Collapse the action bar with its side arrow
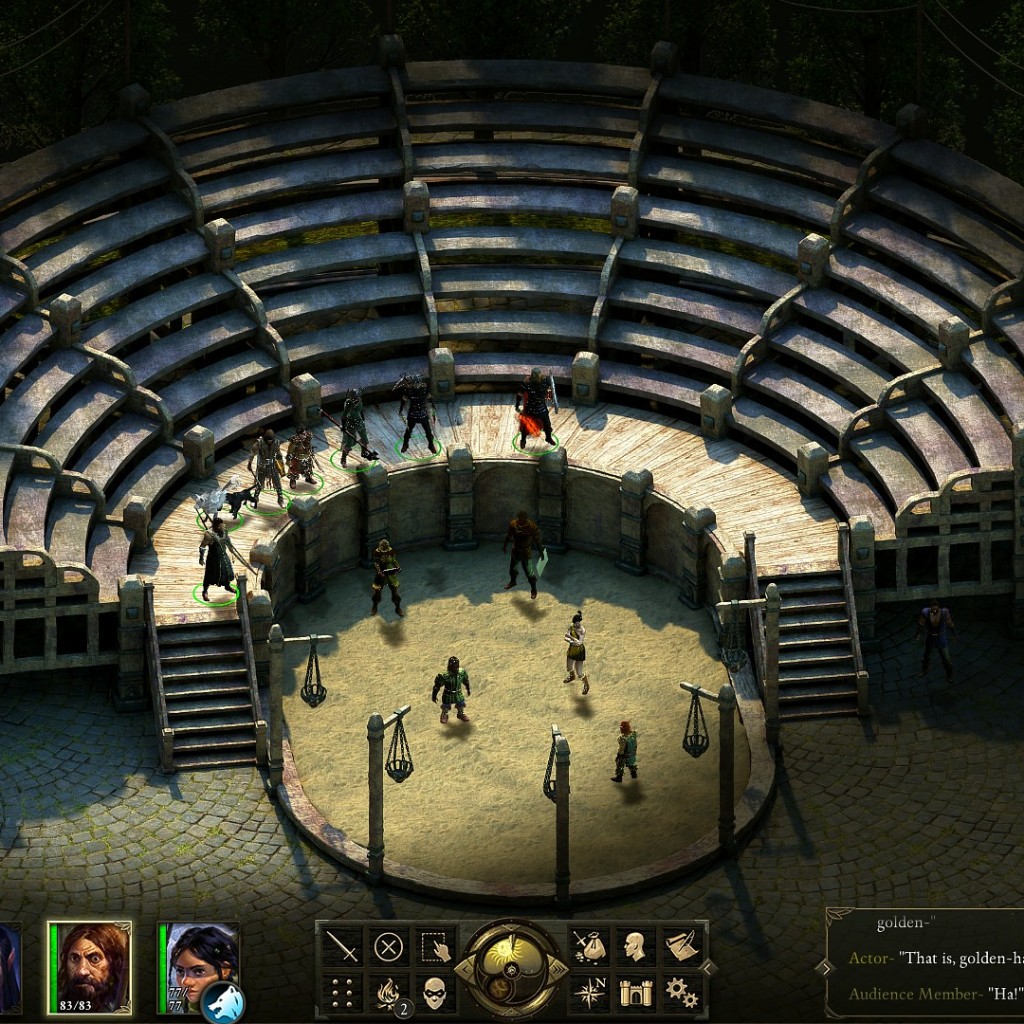Screen dimensions: 1024x1024 pos(709,968)
